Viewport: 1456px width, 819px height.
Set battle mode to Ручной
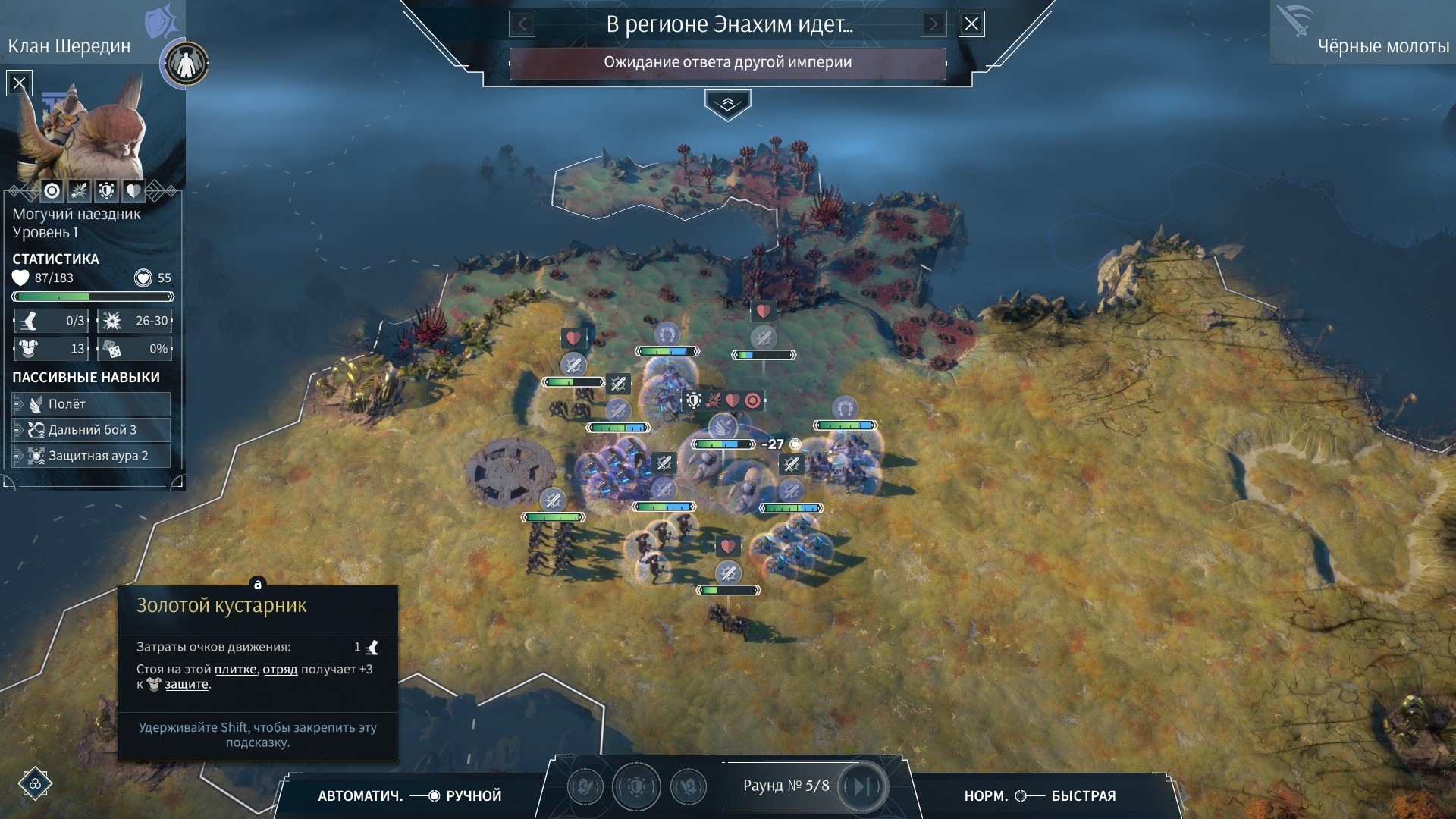point(473,795)
